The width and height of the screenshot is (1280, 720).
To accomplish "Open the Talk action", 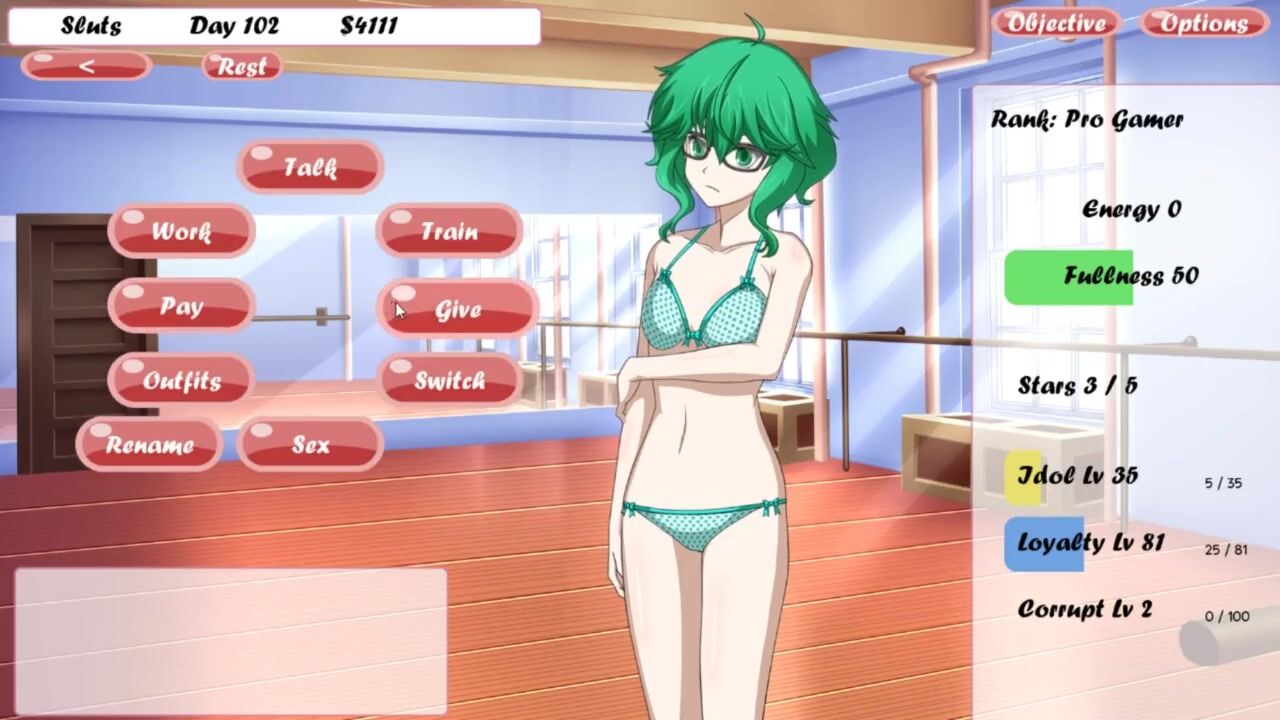I will pos(310,167).
